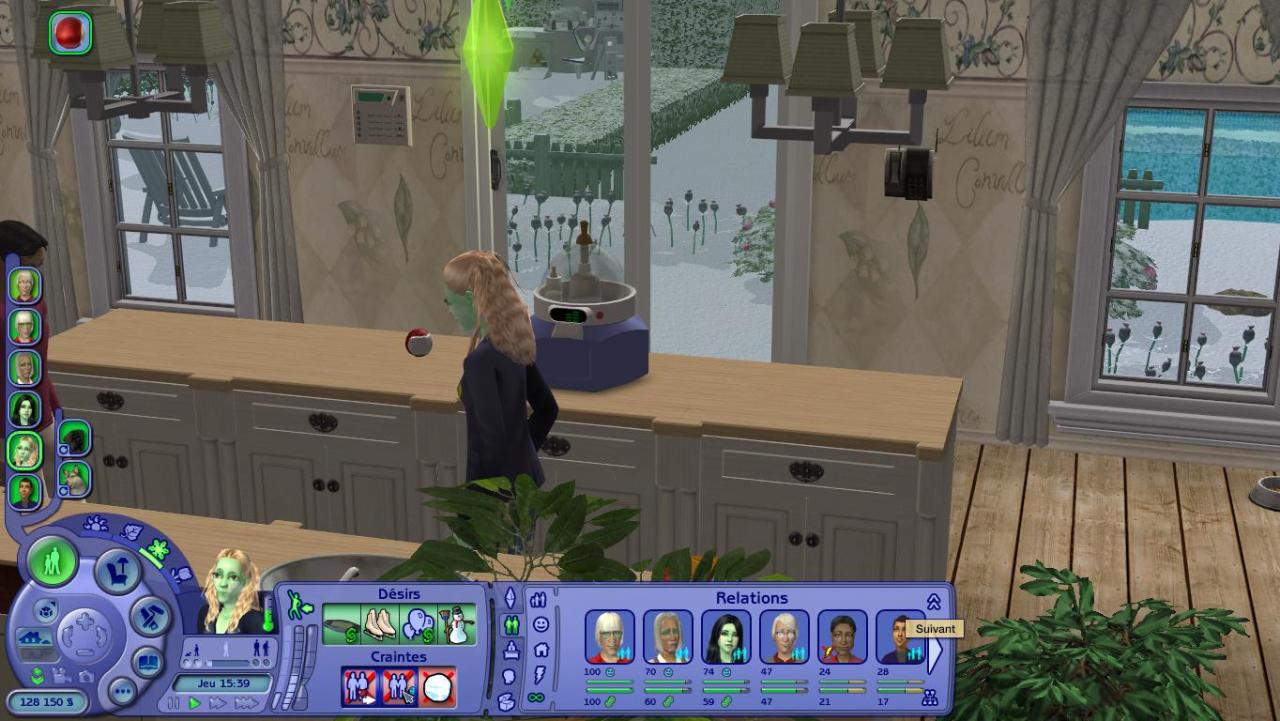The image size is (1280, 721).
Task: Open the story album book button
Action: pos(148,662)
